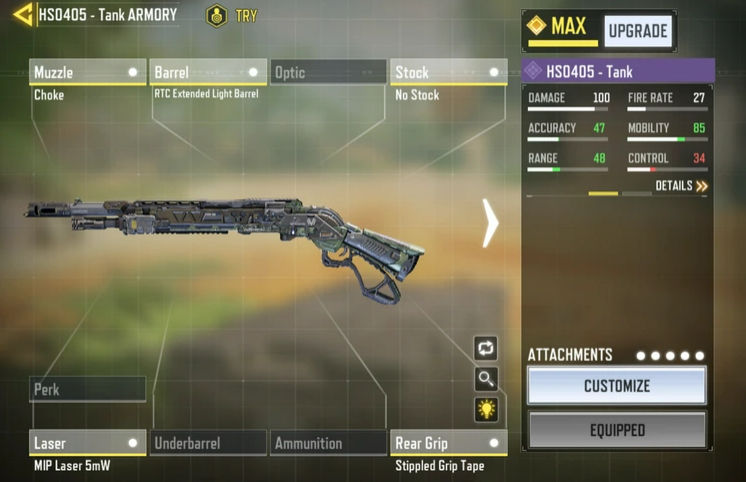Toggle the light bulb icon

[486, 410]
